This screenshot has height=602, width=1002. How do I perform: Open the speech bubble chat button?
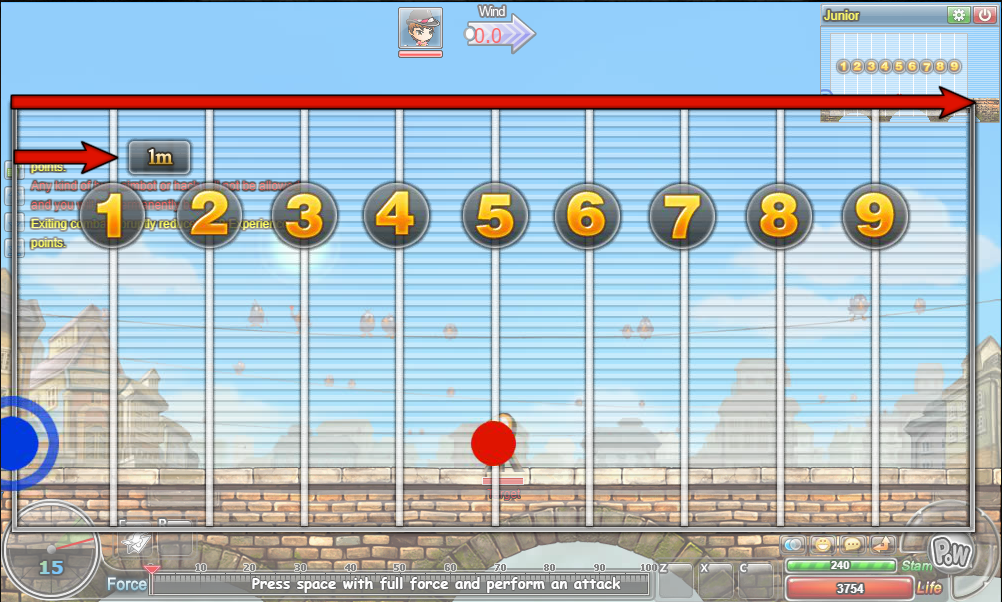pos(852,545)
